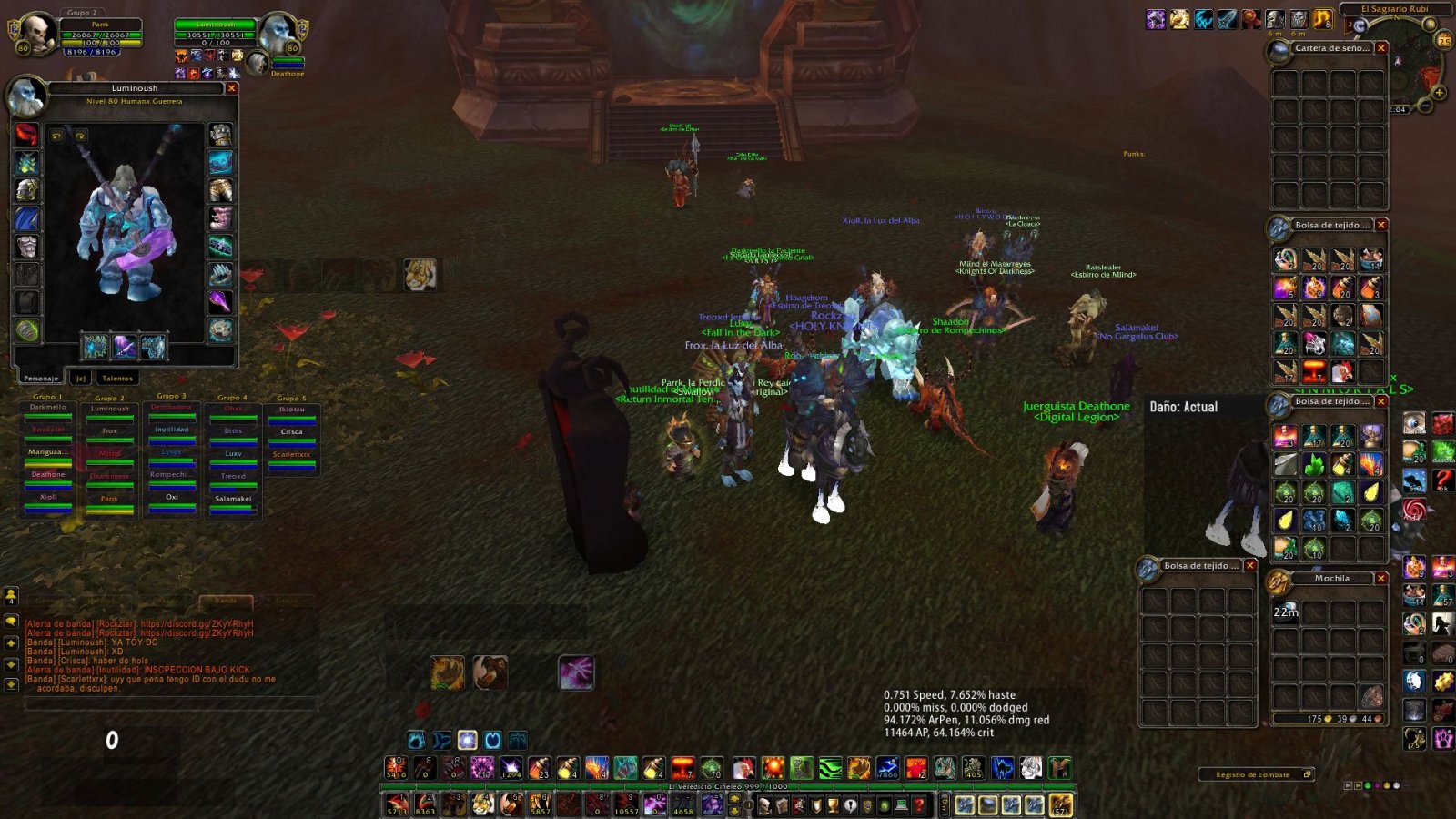Select Deathone in the Grupo 1 raid frame
Image resolution: width=1456 pixels, height=819 pixels.
[48, 476]
